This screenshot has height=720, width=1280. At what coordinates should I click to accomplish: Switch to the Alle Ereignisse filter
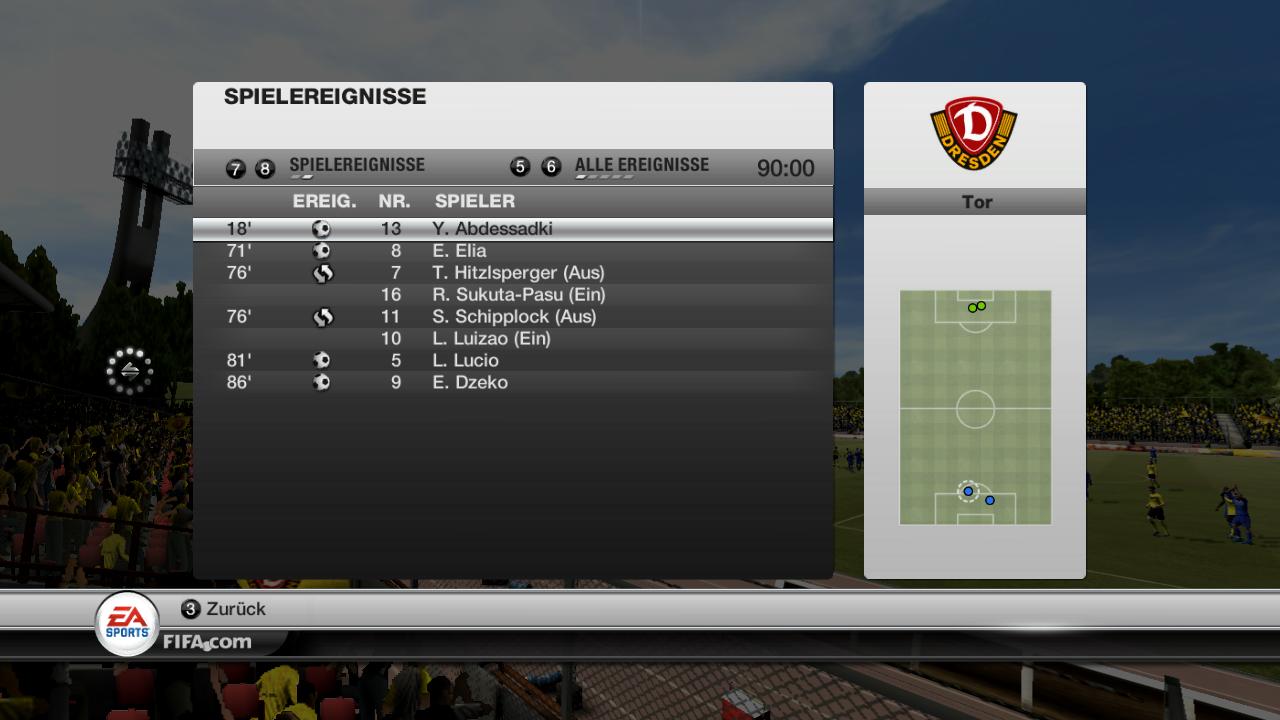pyautogui.click(x=641, y=166)
